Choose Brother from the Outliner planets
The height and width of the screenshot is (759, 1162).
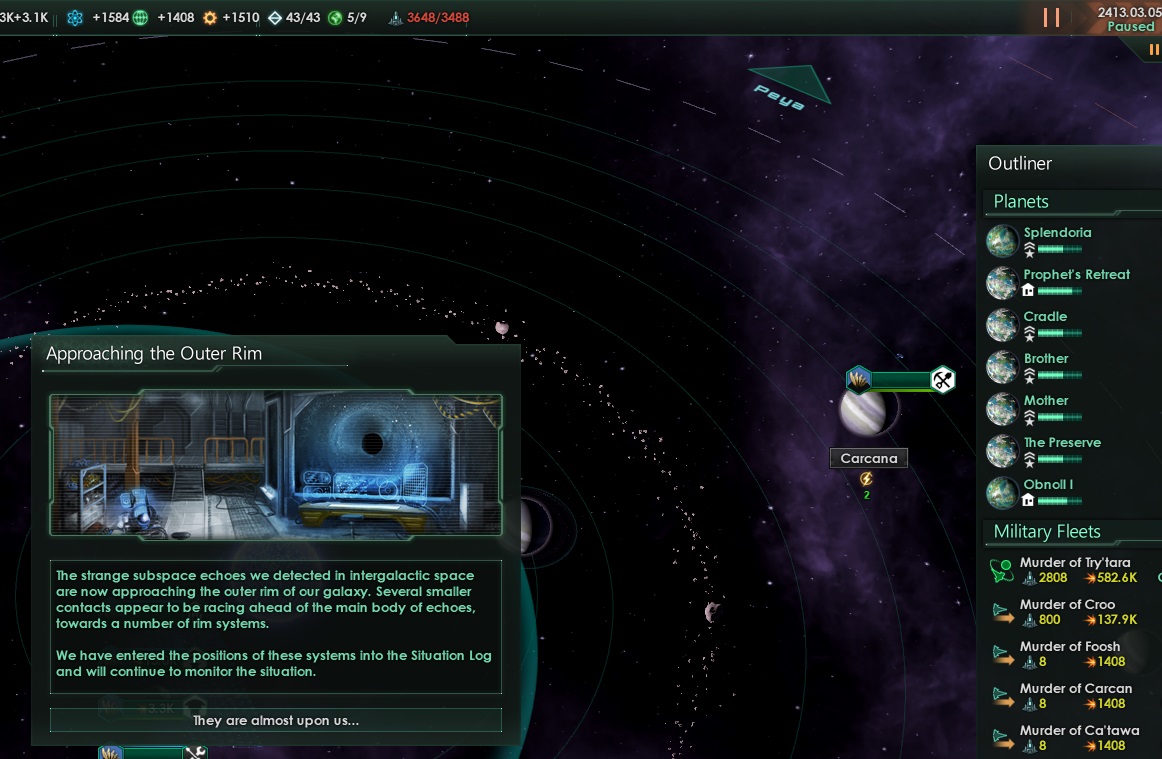[1046, 359]
